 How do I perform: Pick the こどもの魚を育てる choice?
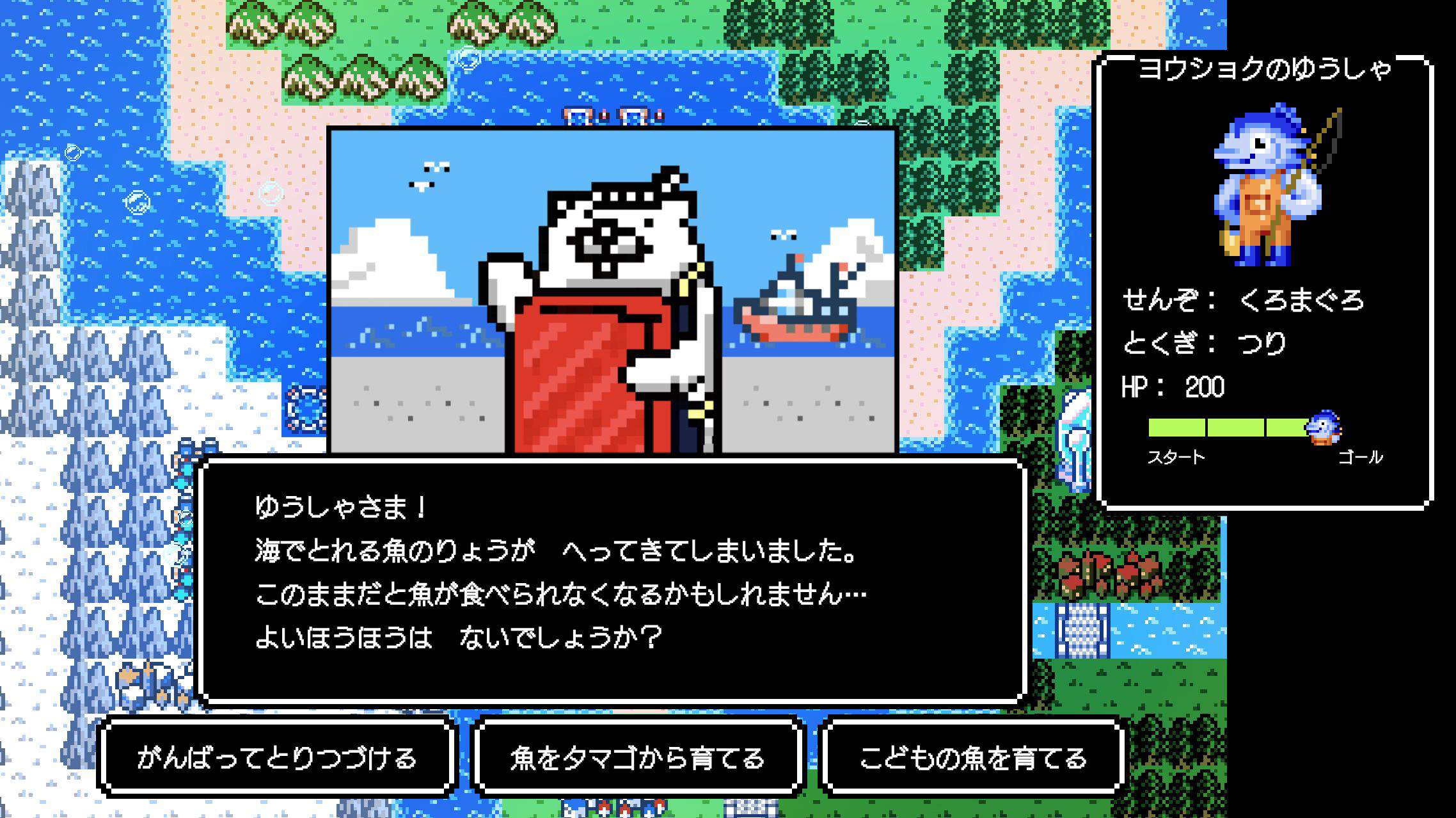[972, 758]
